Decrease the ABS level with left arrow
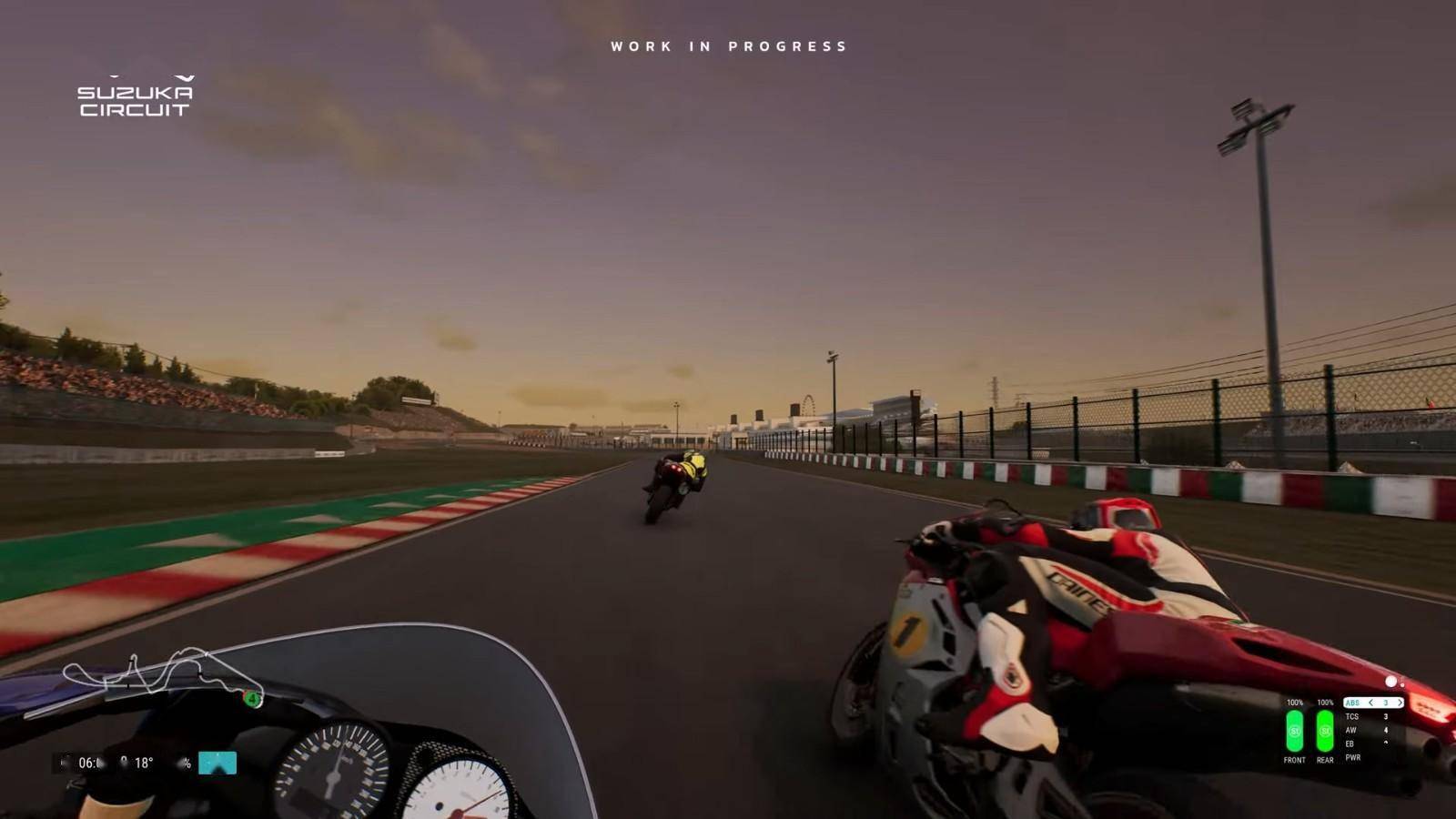 (1370, 703)
